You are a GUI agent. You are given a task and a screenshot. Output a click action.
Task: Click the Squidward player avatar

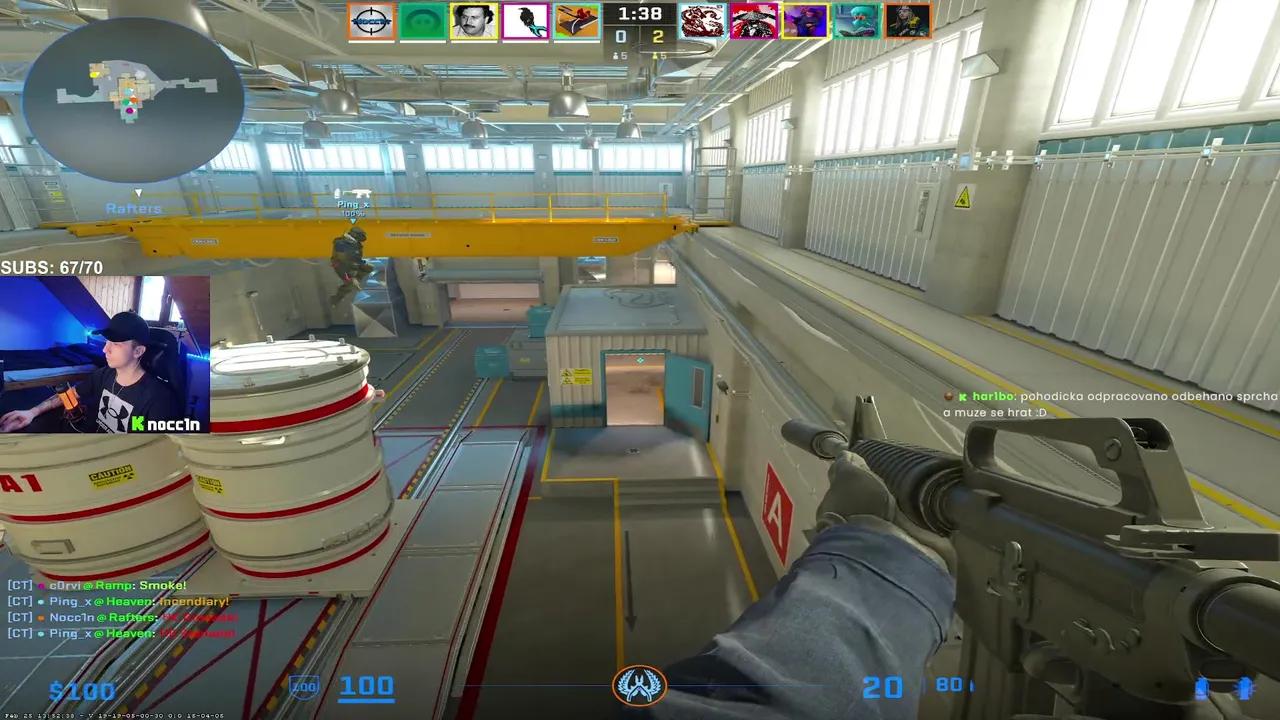tap(857, 20)
